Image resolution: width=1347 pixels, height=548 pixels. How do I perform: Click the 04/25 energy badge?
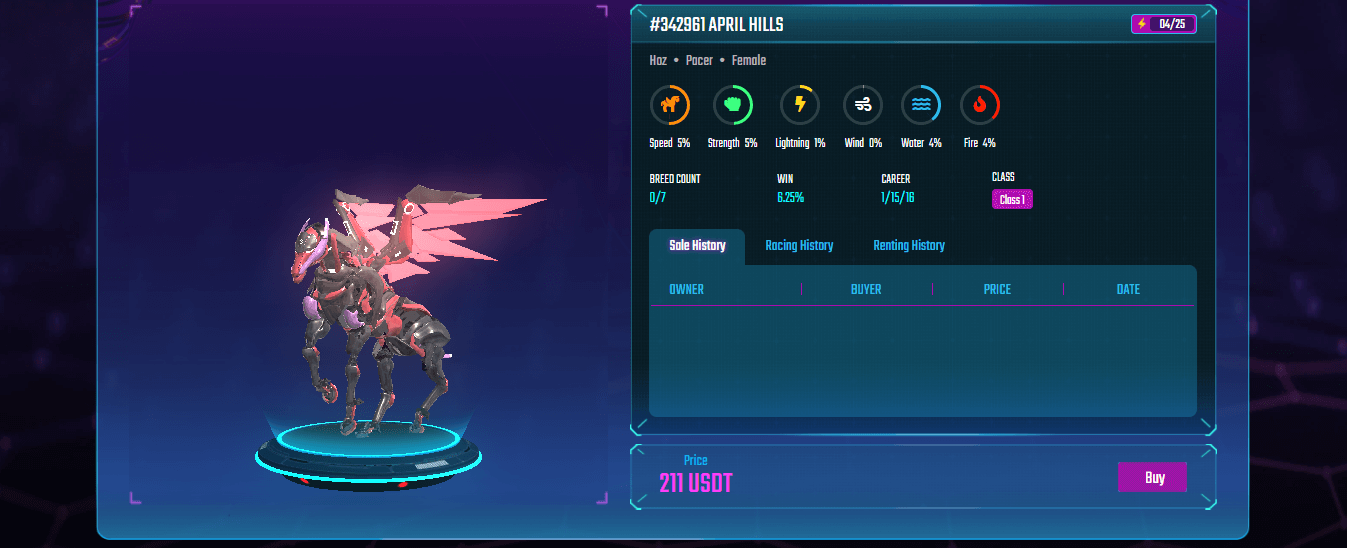(1163, 24)
